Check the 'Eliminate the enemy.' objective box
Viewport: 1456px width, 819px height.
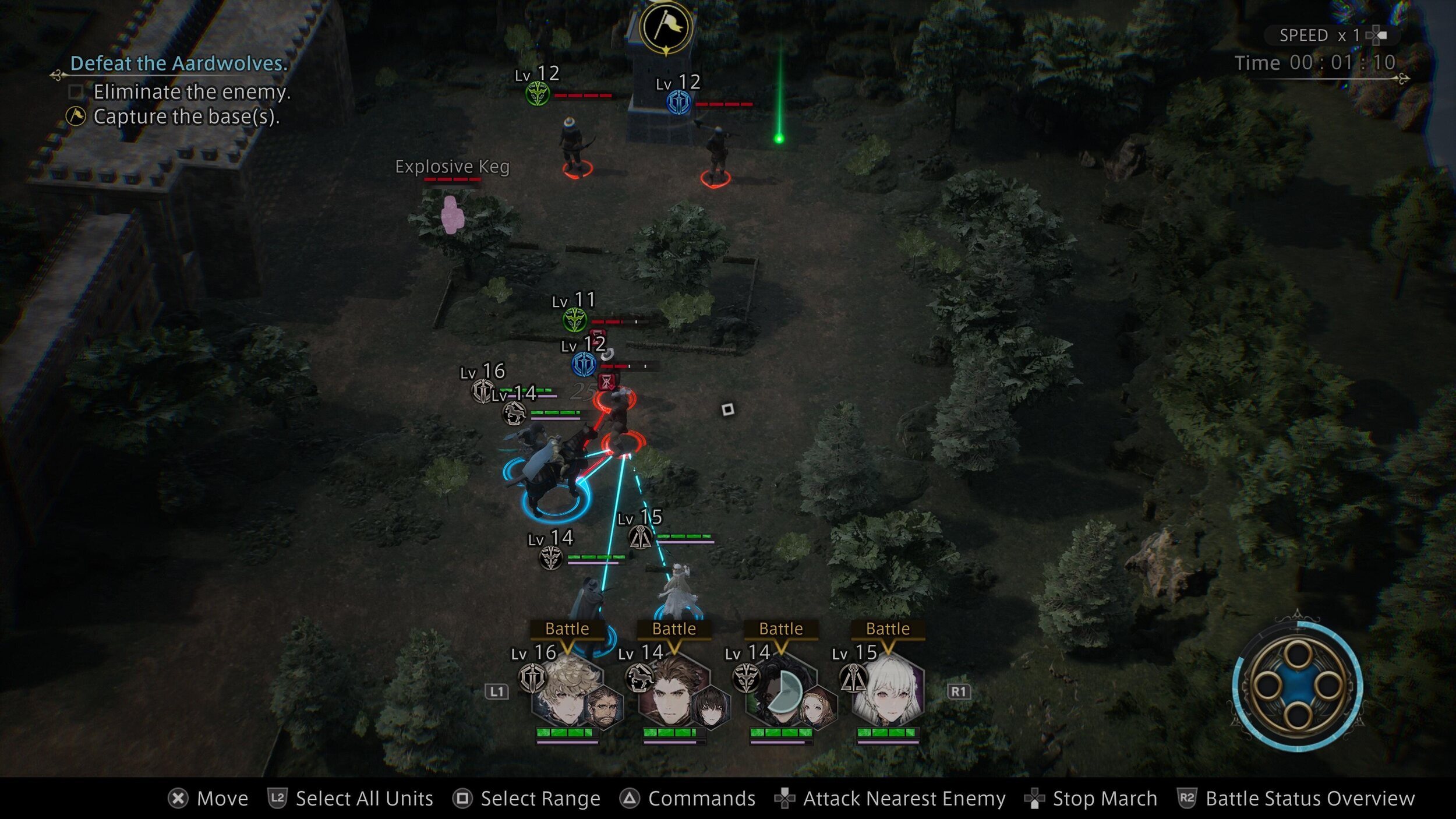76,92
